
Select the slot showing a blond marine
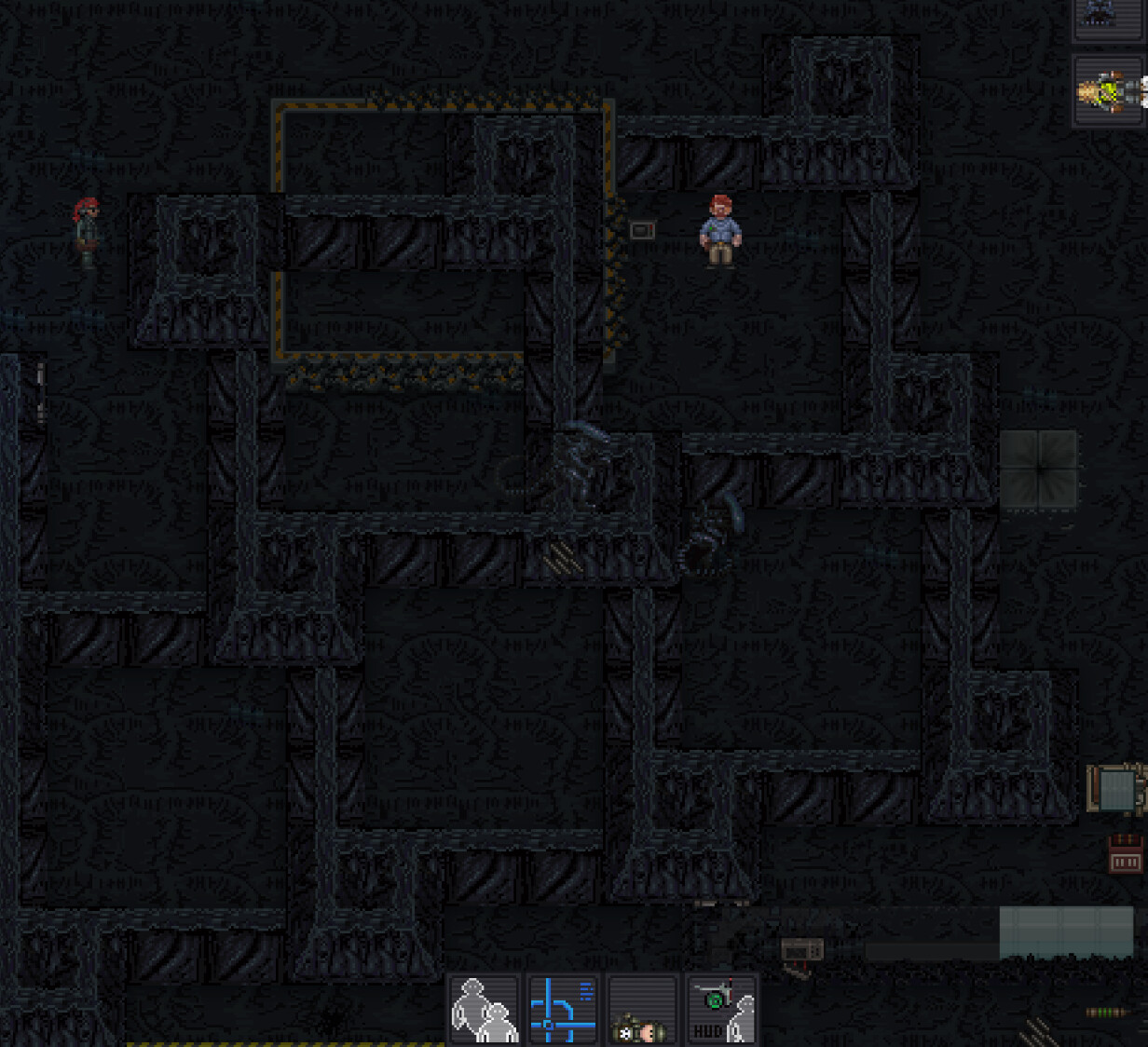pyautogui.click(x=1109, y=91)
